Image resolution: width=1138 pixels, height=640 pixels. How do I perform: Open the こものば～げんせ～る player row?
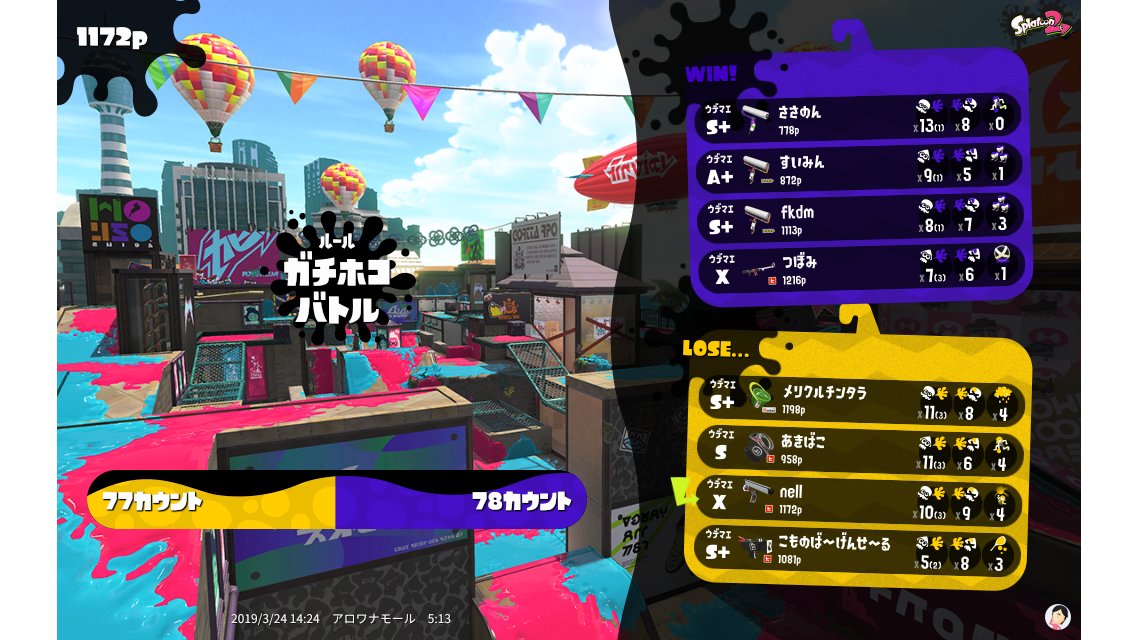point(860,549)
